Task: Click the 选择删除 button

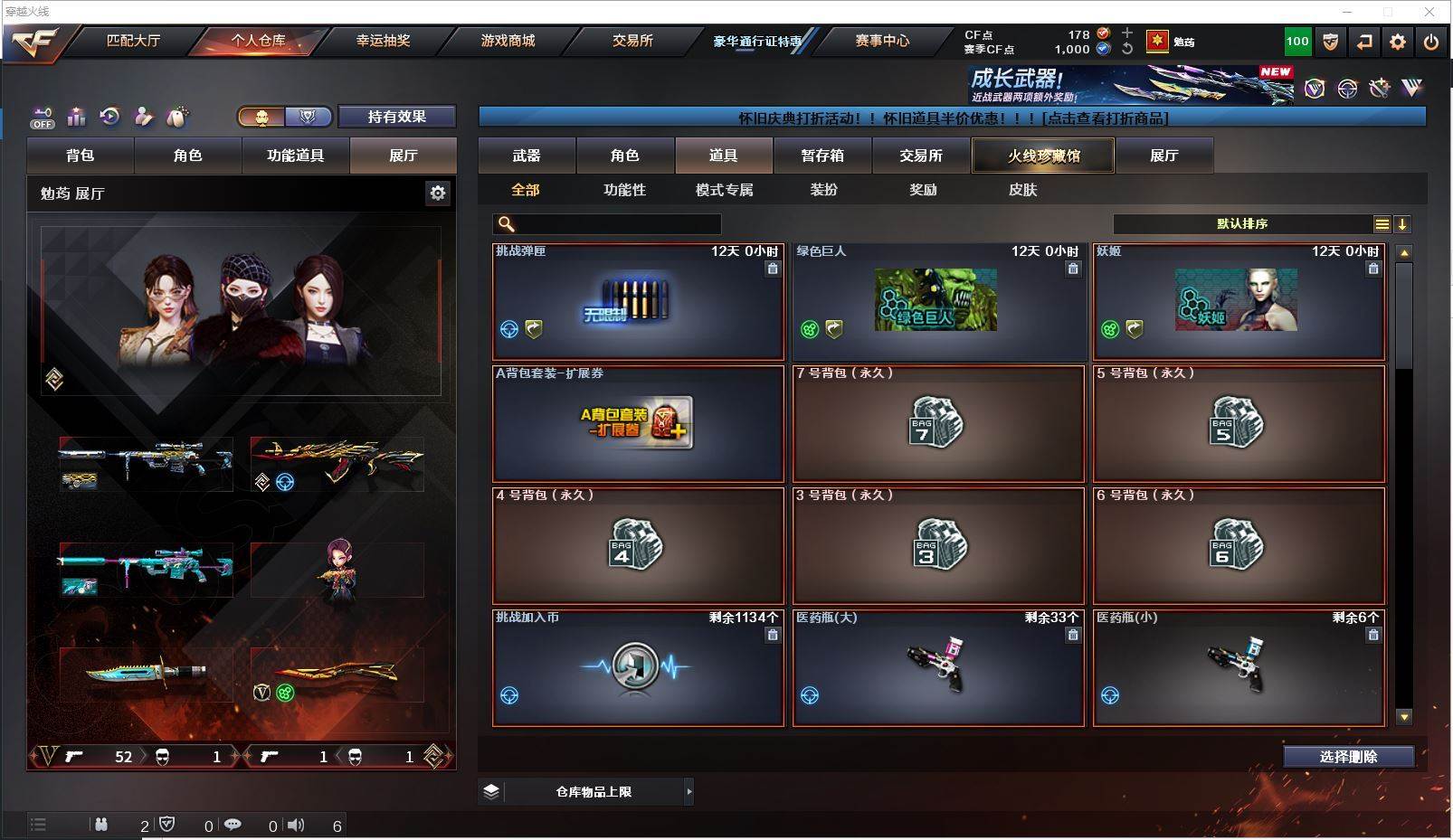Action: [x=1348, y=757]
